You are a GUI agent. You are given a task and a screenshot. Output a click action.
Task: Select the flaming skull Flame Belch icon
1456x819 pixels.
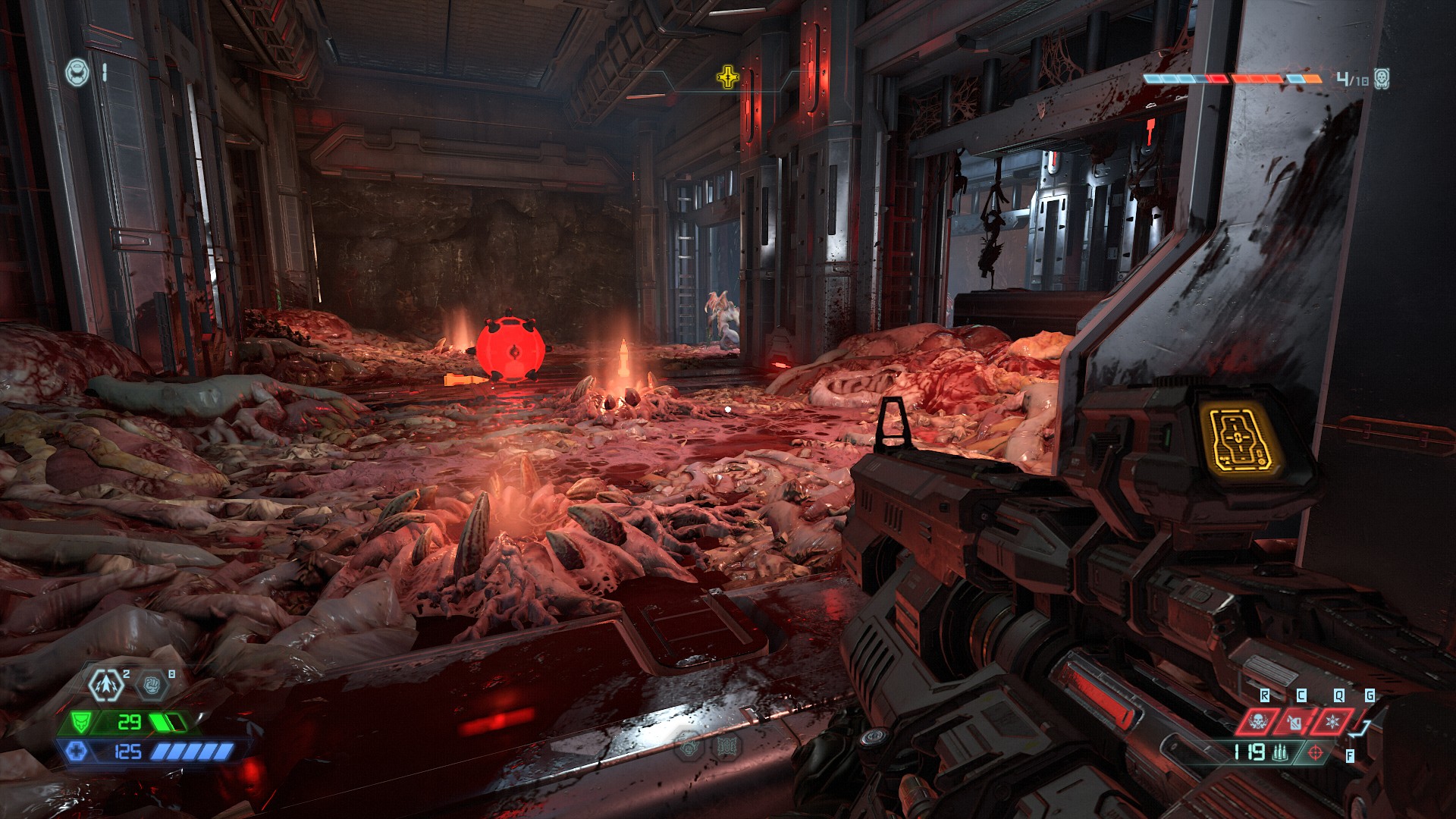click(1258, 721)
